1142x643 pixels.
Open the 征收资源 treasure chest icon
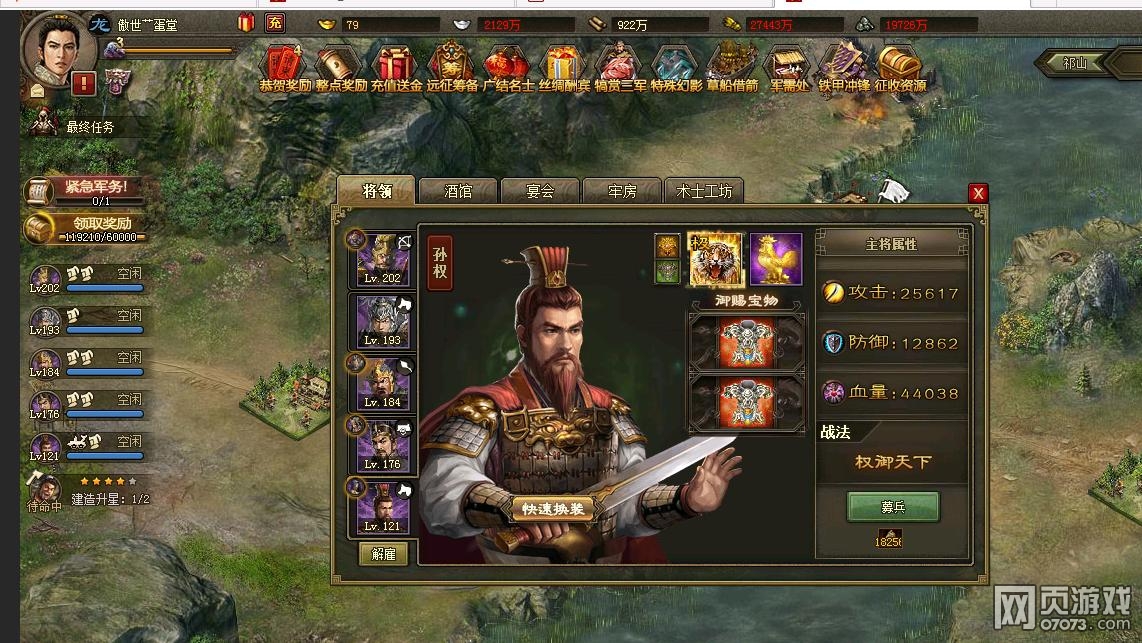pyautogui.click(x=900, y=68)
